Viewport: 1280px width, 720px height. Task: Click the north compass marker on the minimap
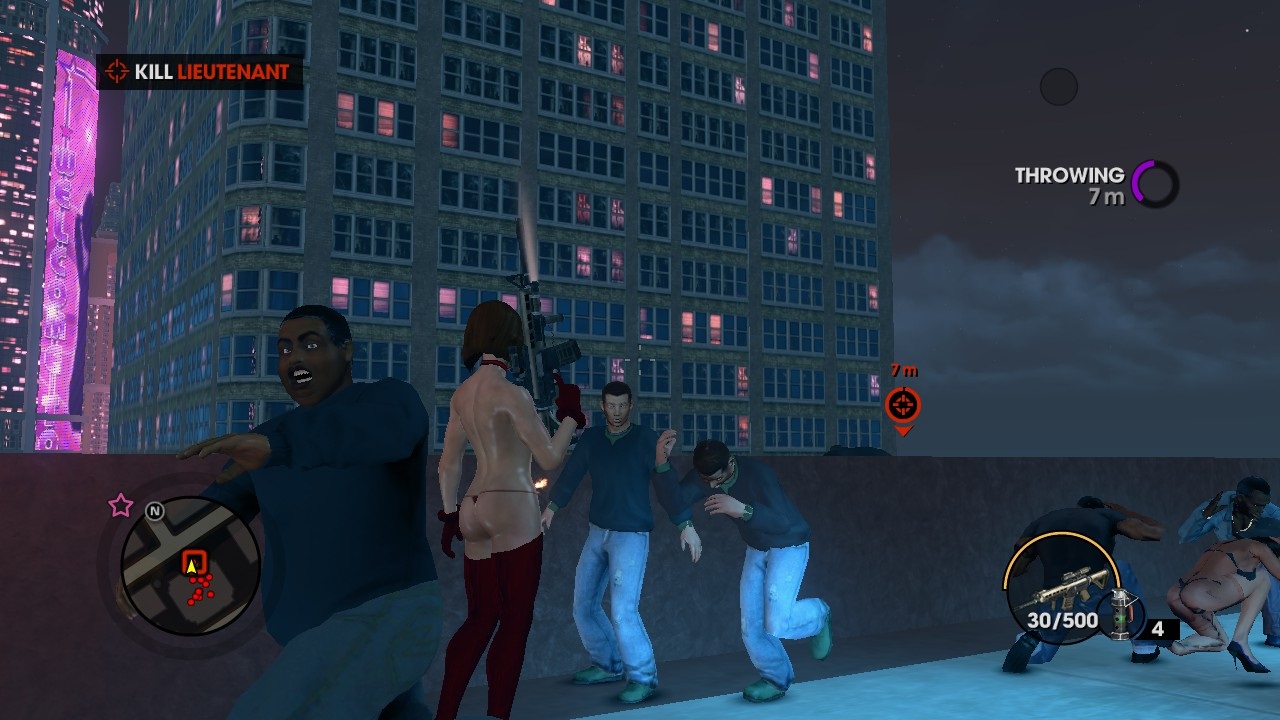154,511
